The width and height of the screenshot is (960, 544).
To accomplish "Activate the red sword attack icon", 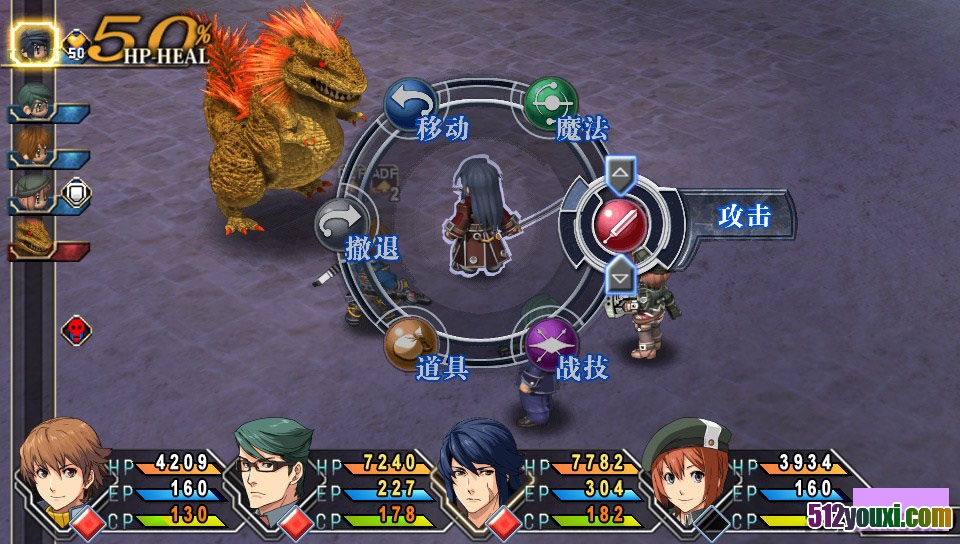I will tap(620, 221).
